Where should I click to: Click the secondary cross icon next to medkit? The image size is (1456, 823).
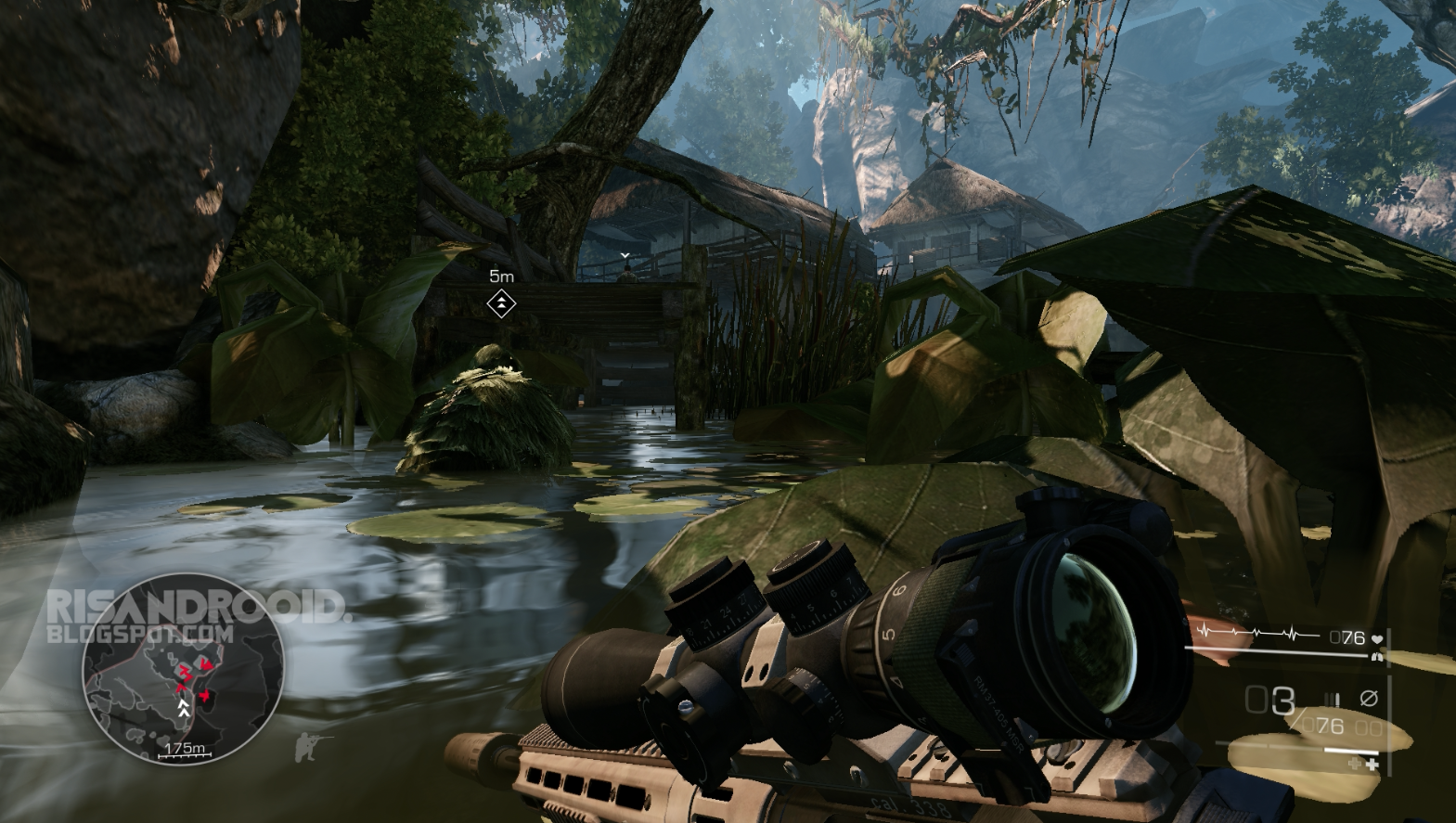(1354, 764)
